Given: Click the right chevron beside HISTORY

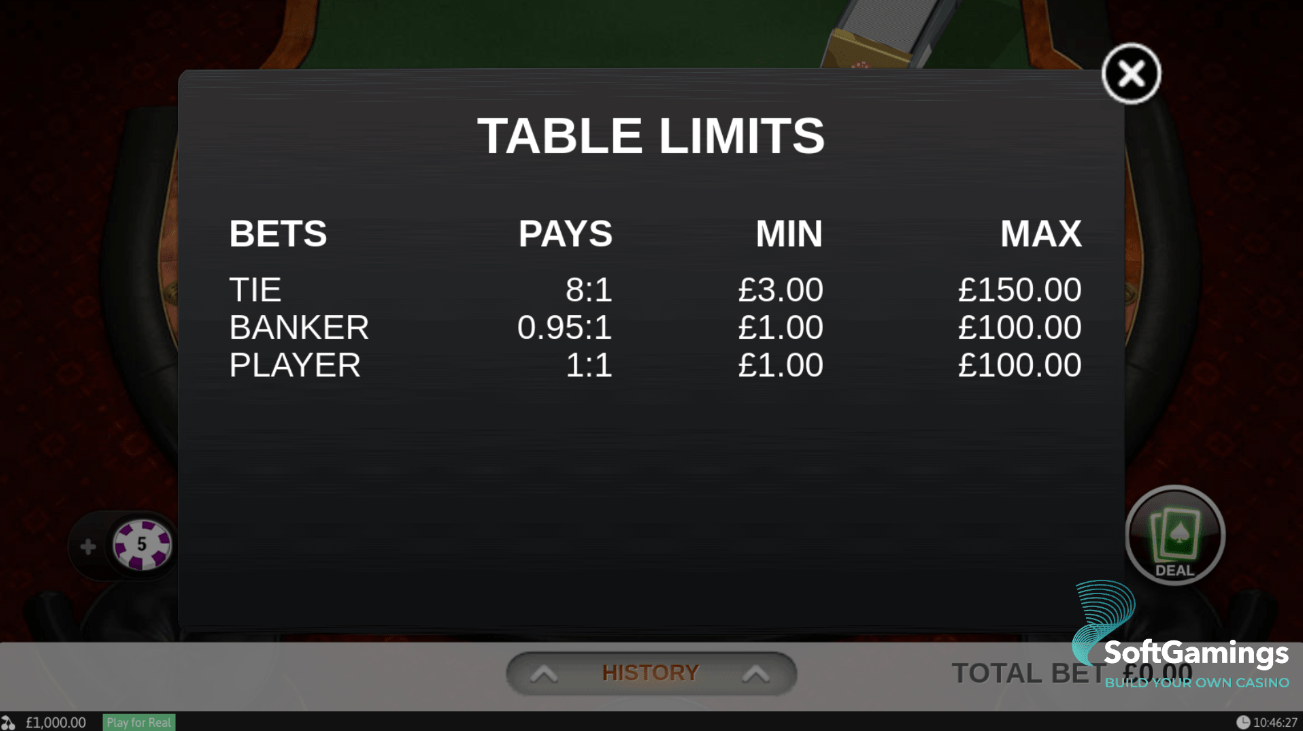Looking at the screenshot, I should click(x=757, y=672).
